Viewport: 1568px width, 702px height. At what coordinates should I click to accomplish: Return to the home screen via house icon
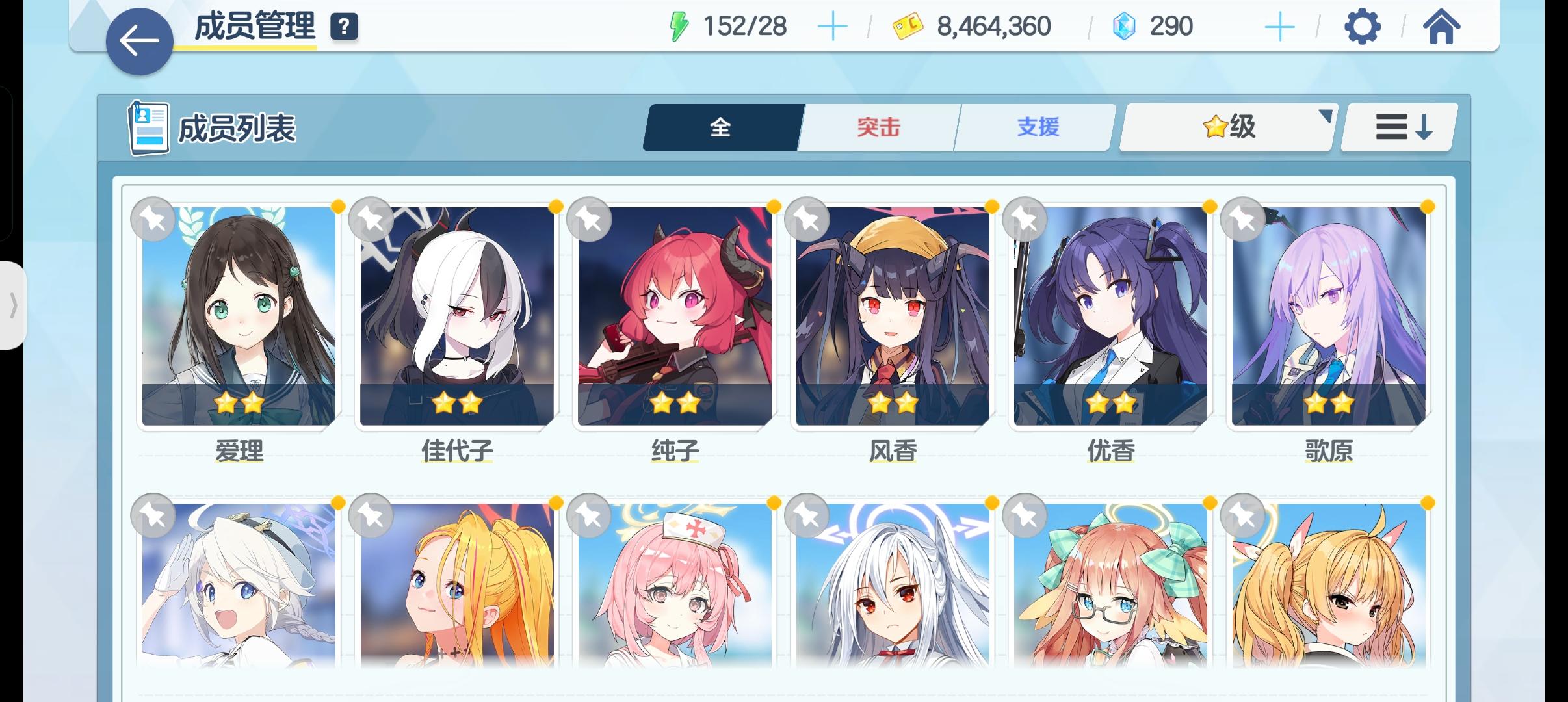tap(1443, 26)
